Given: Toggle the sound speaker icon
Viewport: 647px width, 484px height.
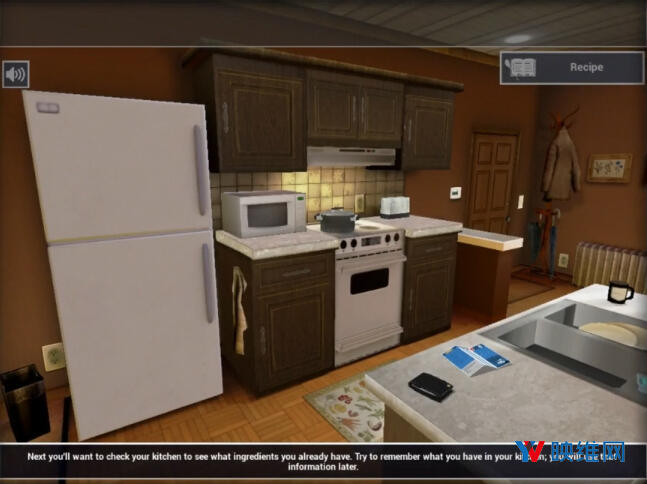Looking at the screenshot, I should click(x=15, y=74).
